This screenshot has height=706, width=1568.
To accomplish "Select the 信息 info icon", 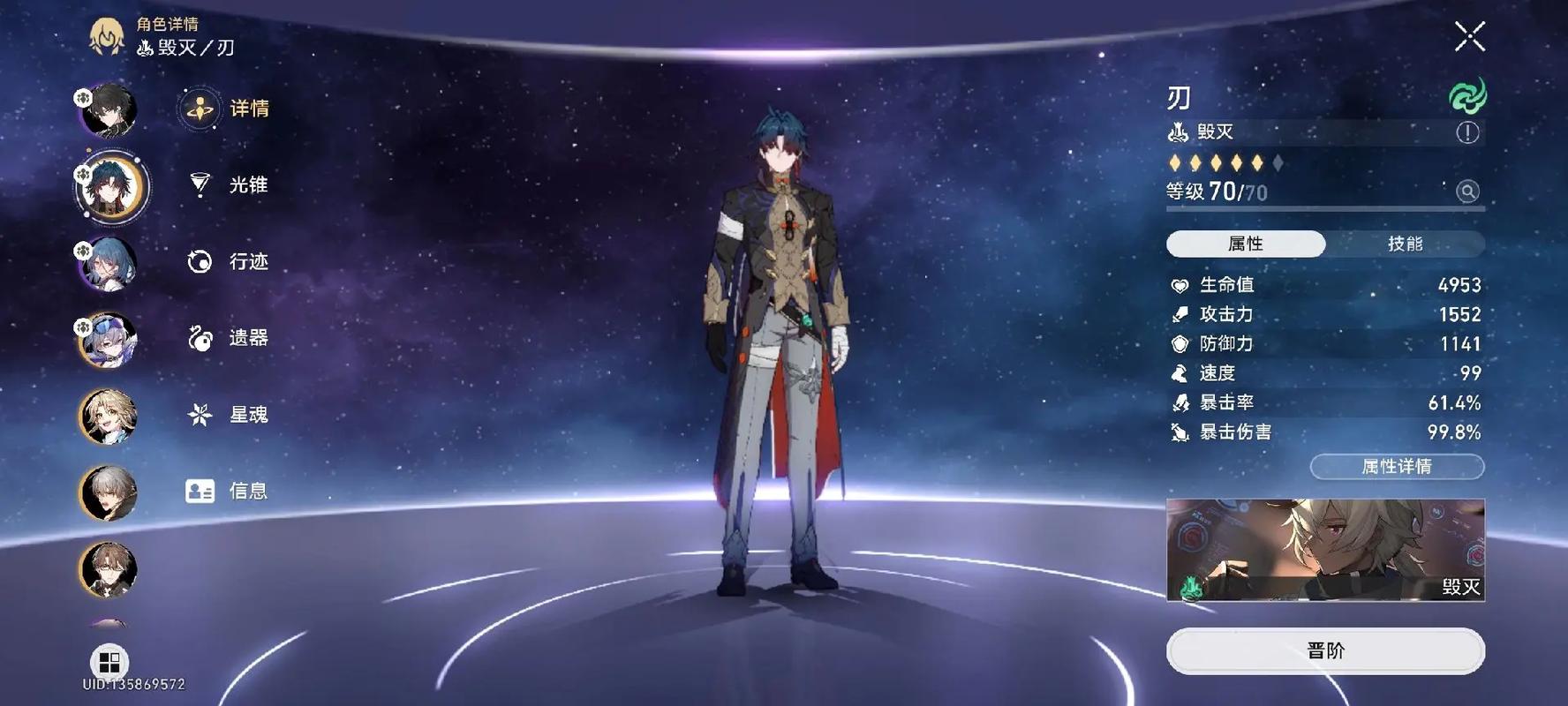I will tap(200, 491).
